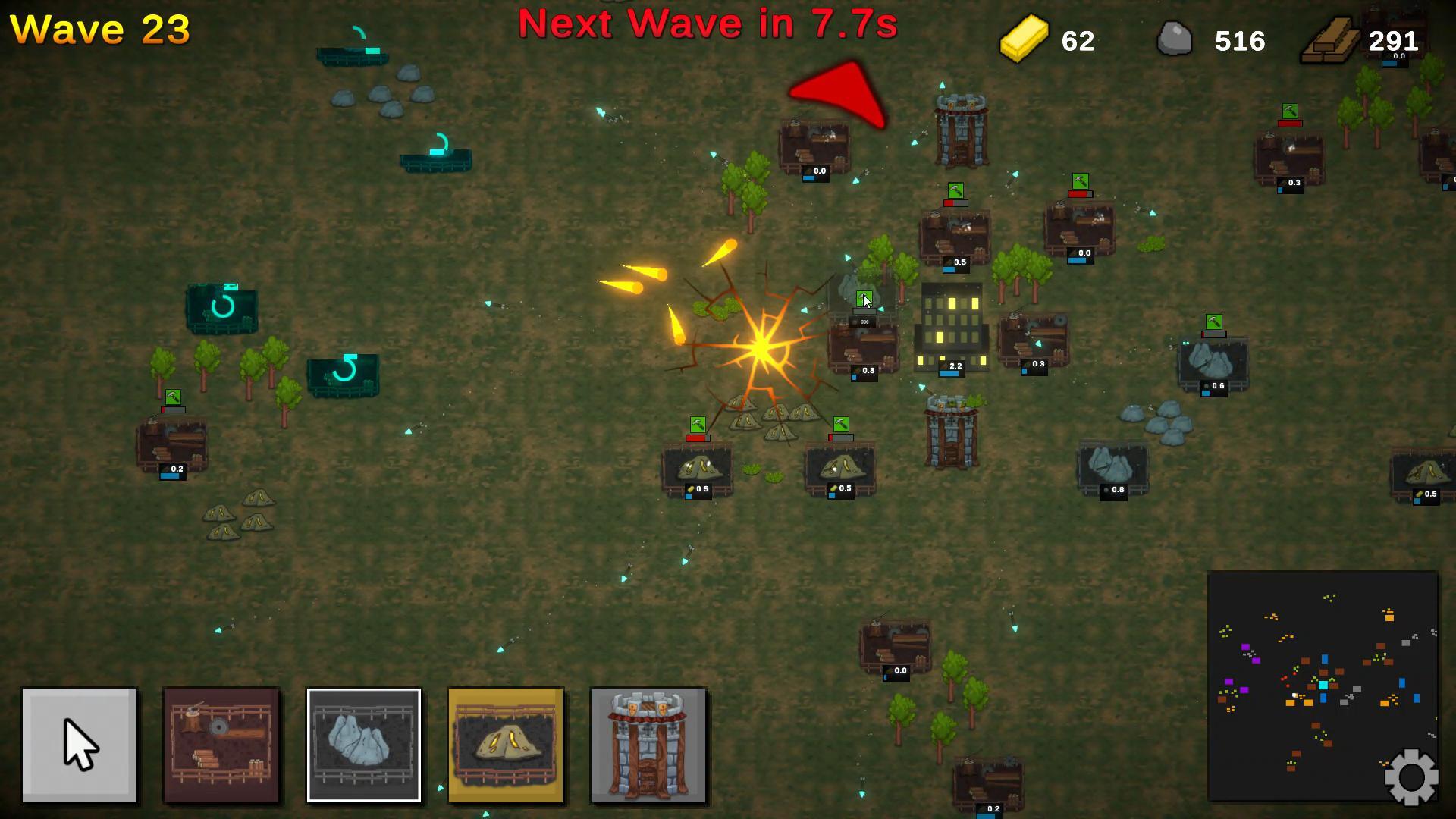
Task: Open settings with the gear icon
Action: pyautogui.click(x=1410, y=777)
